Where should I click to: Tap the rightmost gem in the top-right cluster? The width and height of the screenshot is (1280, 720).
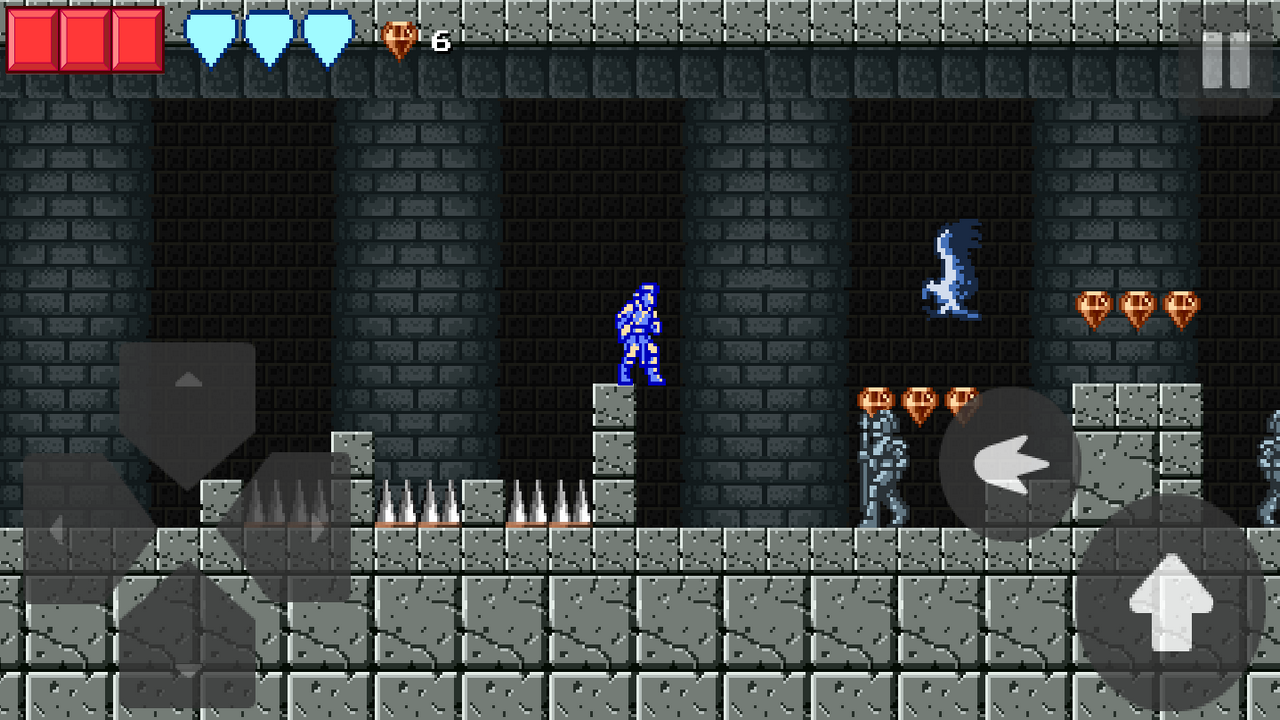tap(1180, 307)
